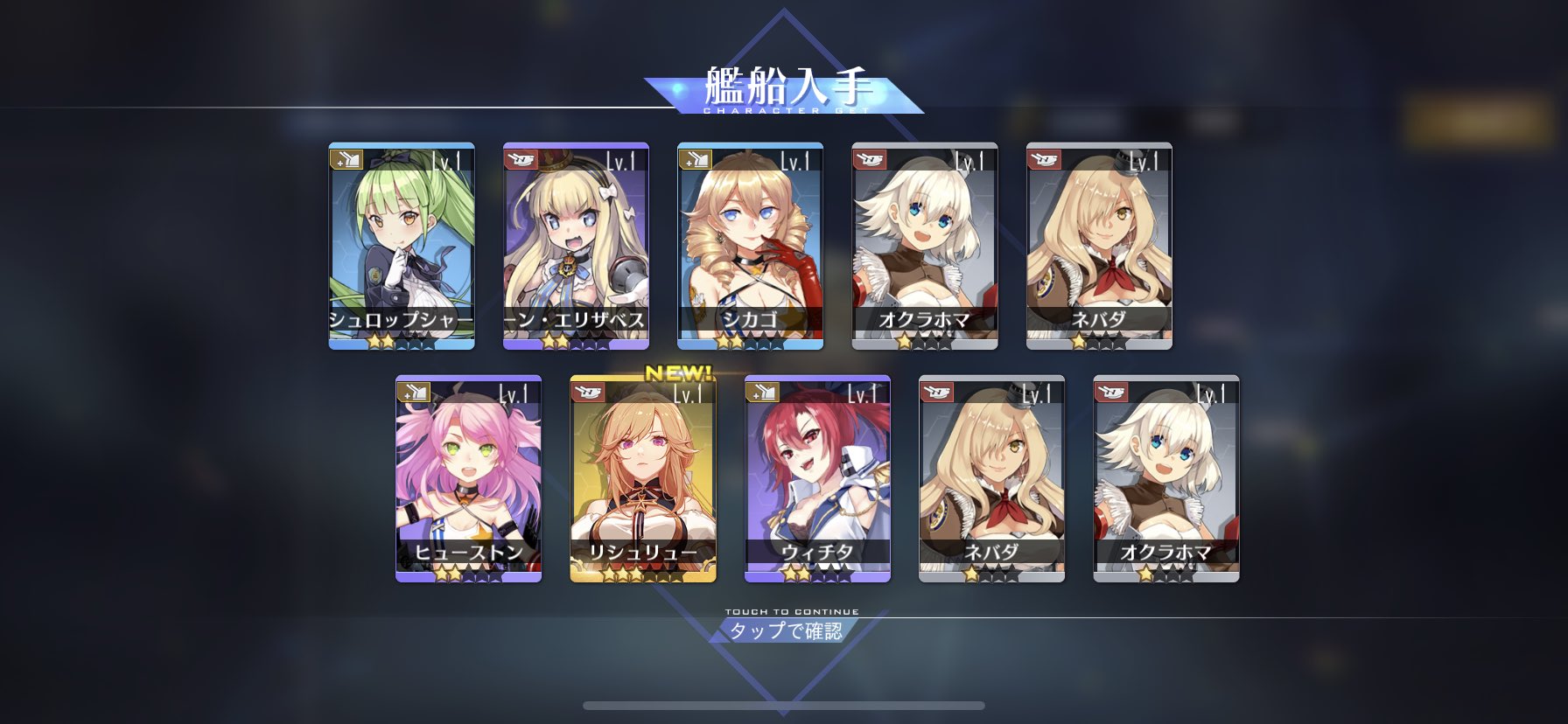Click the cruiser gun icon on Shropshire's card
Image resolution: width=1568 pixels, height=724 pixels.
pos(345,160)
